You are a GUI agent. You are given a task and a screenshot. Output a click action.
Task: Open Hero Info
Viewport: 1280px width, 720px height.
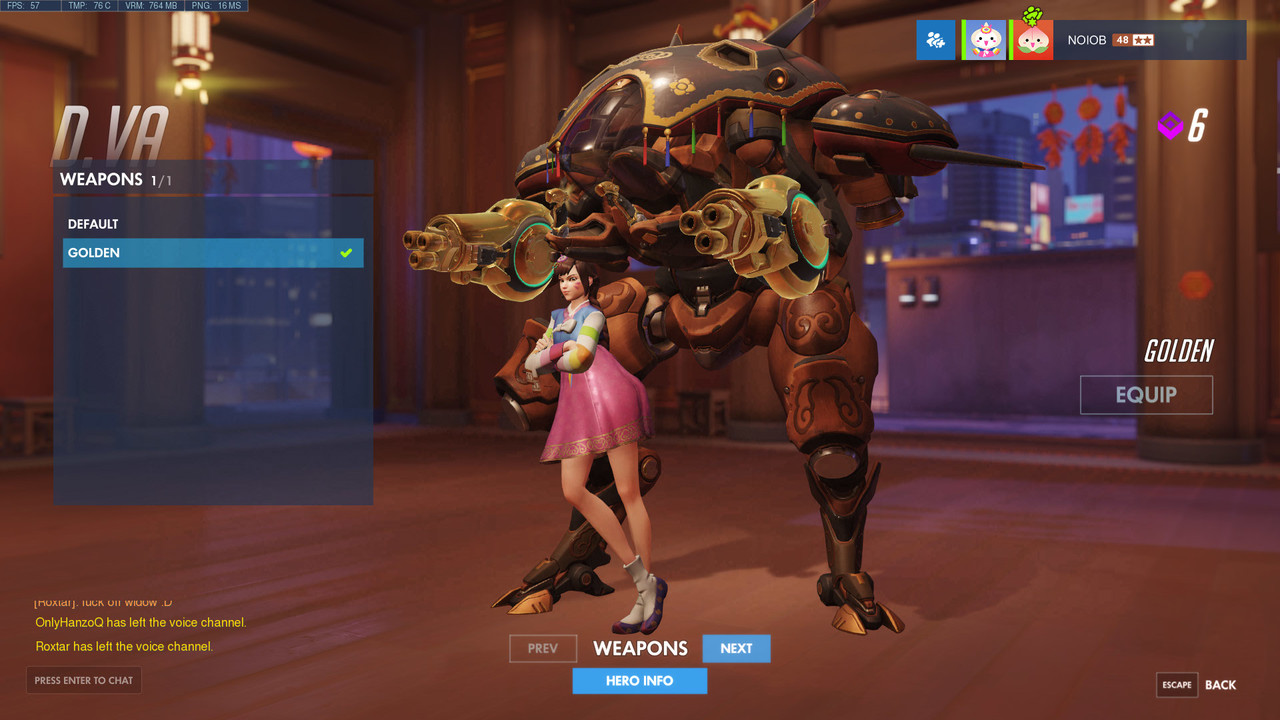click(639, 681)
